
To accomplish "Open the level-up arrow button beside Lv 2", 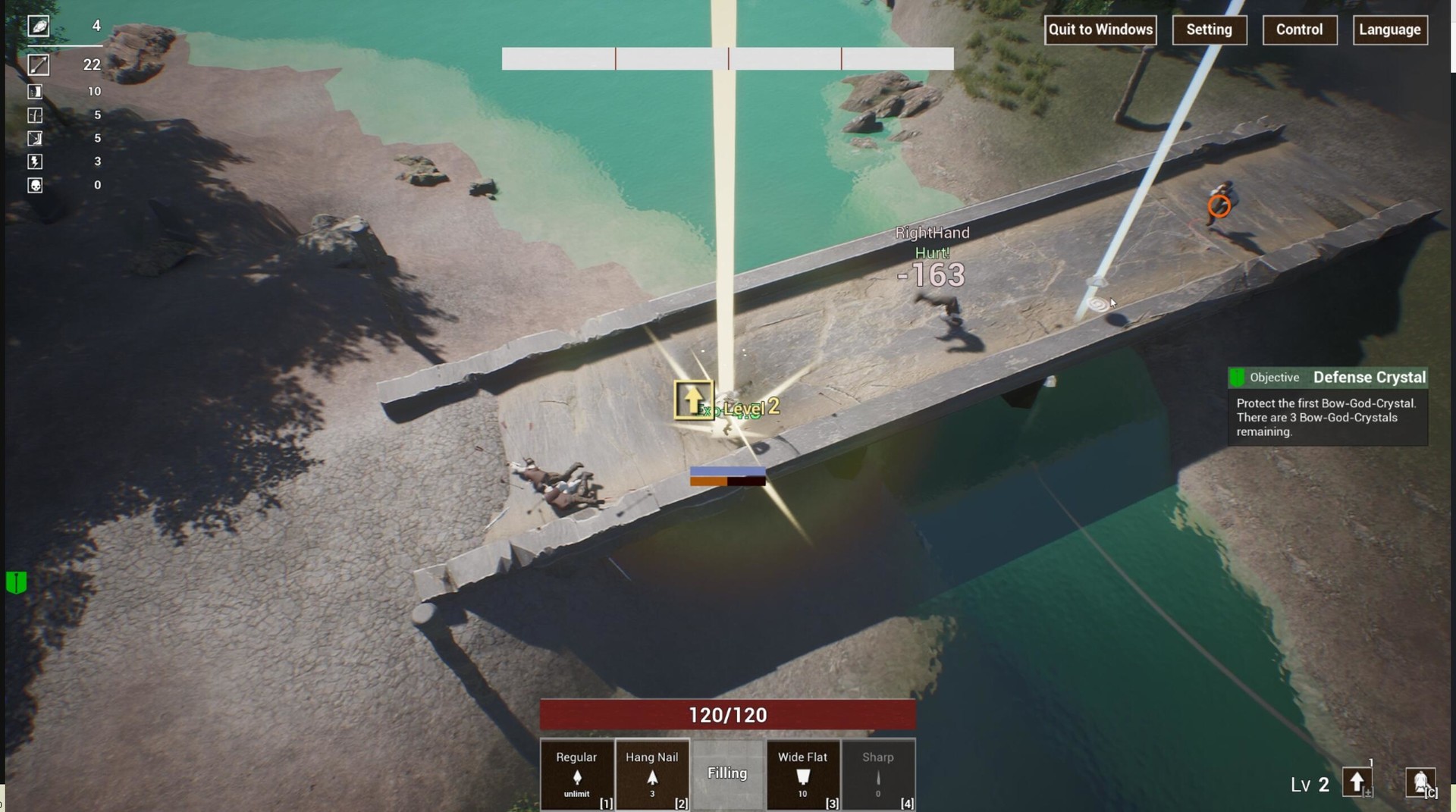I will [1357, 782].
